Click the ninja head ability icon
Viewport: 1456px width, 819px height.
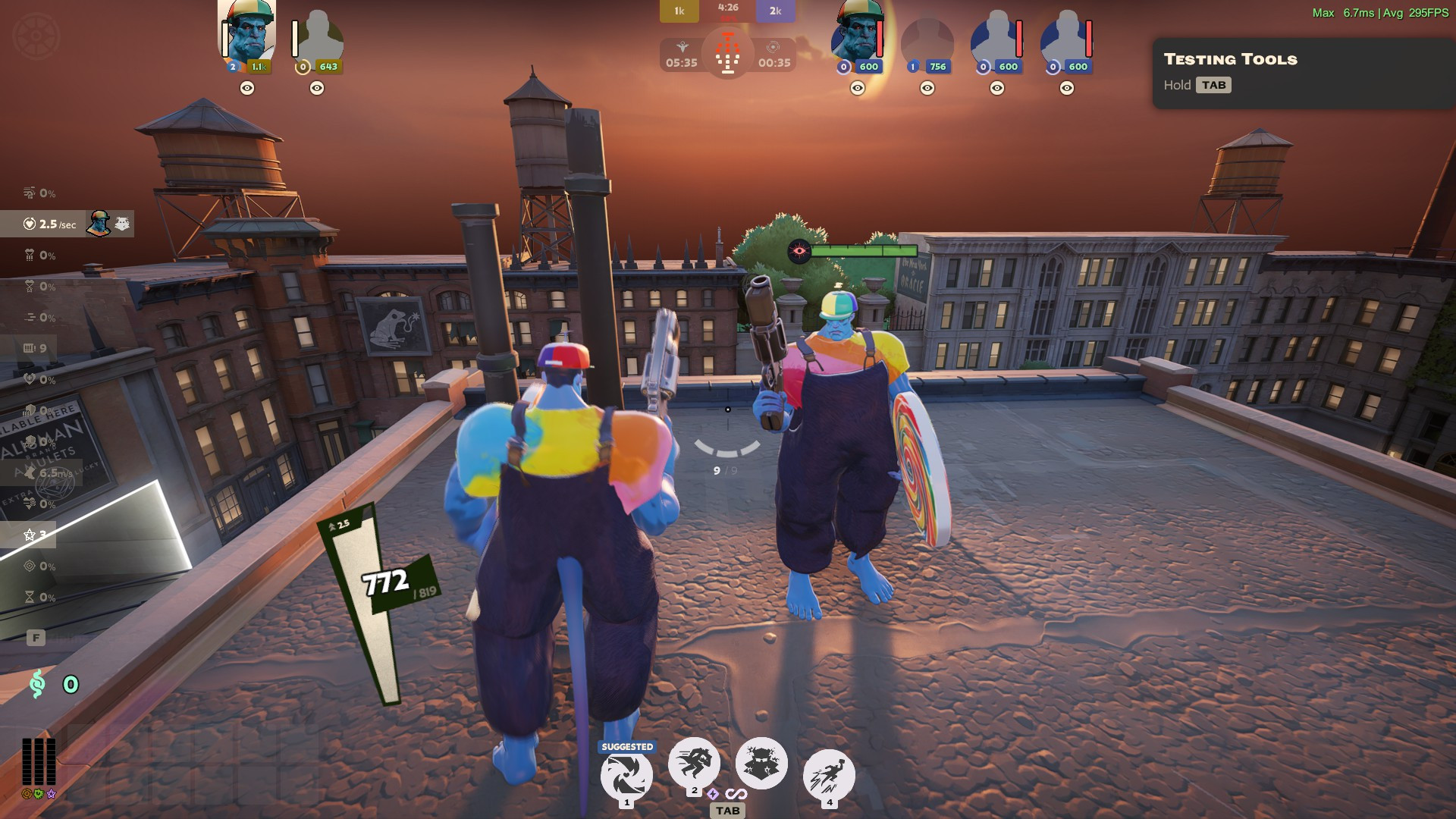click(x=763, y=762)
